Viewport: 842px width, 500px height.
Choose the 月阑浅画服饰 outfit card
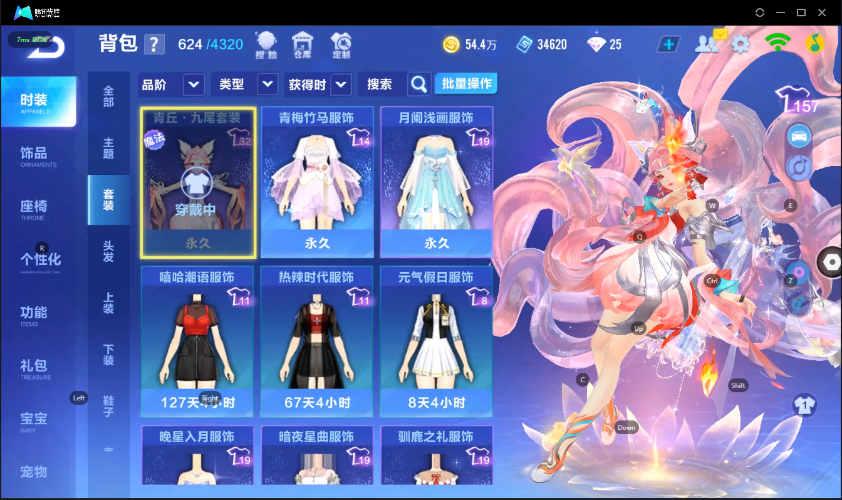[x=436, y=182]
